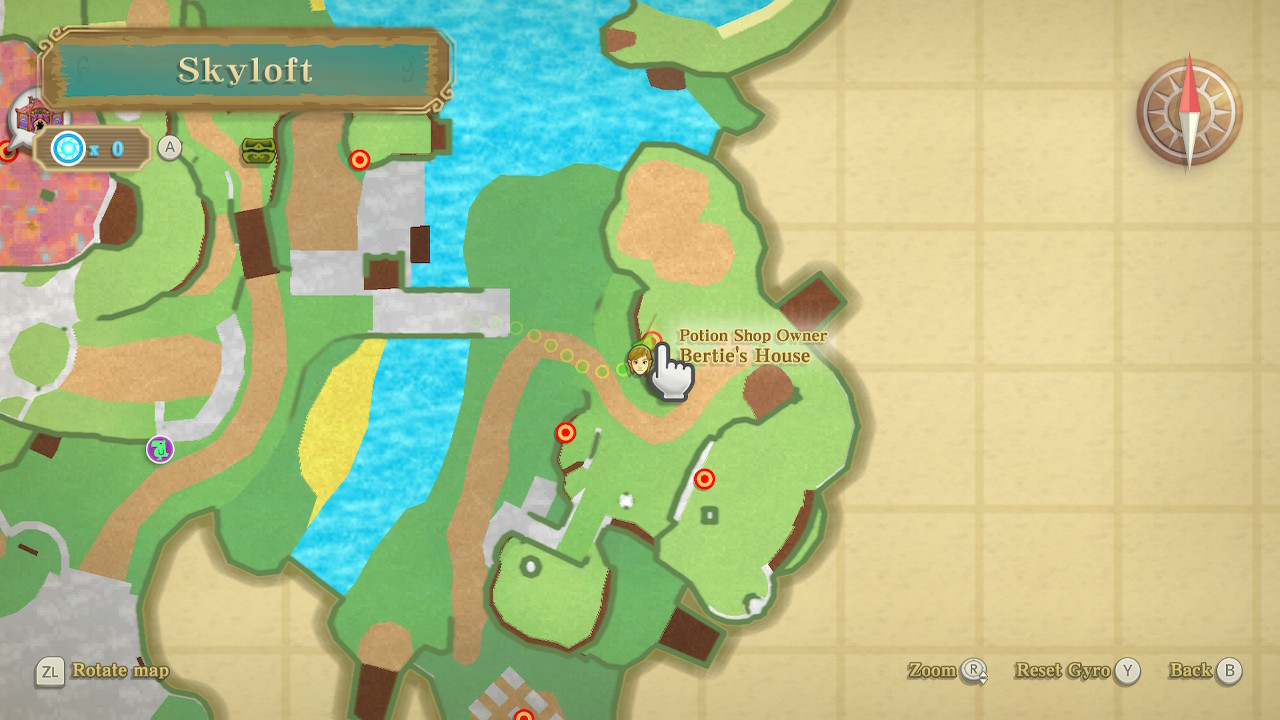This screenshot has width=1280, height=720.
Task: Select Link's head position marker
Action: click(x=639, y=358)
